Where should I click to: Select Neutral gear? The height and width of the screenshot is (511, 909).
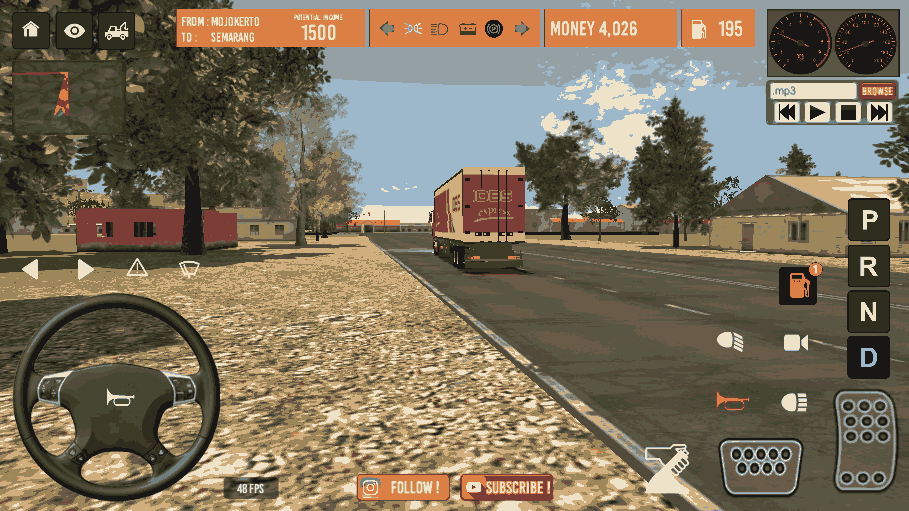[868, 312]
